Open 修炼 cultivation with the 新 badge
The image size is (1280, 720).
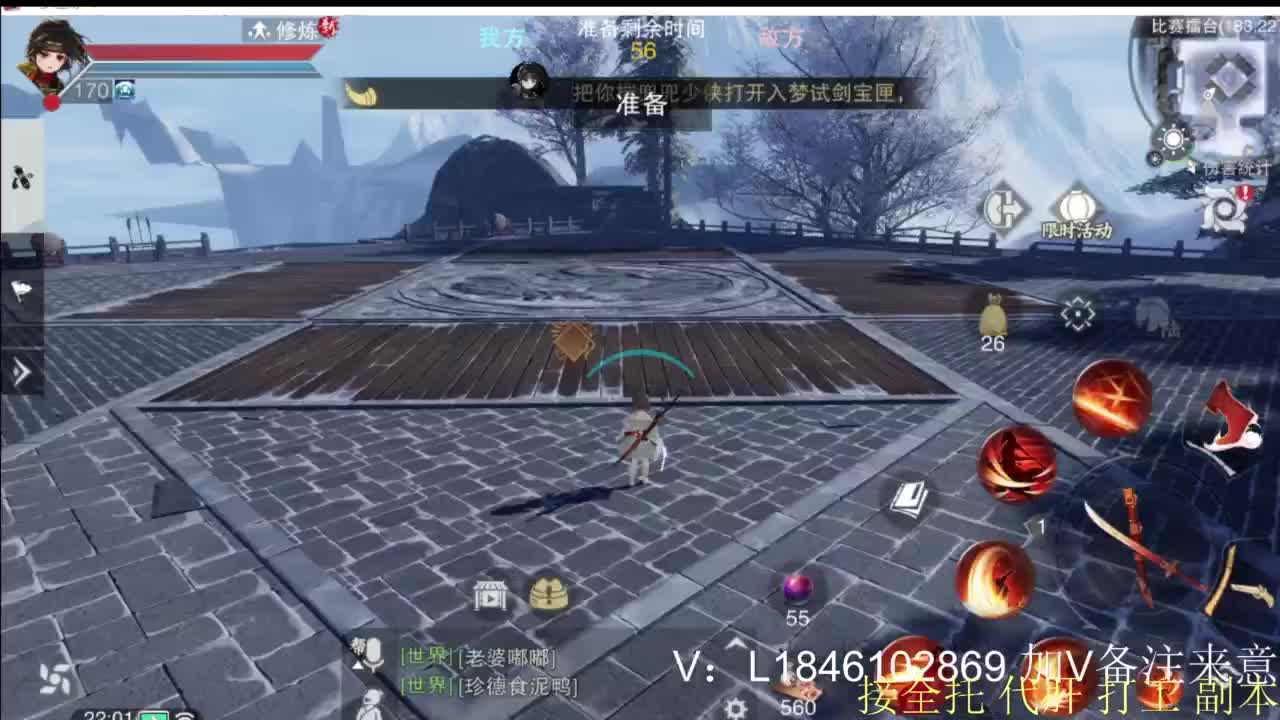click(x=288, y=31)
